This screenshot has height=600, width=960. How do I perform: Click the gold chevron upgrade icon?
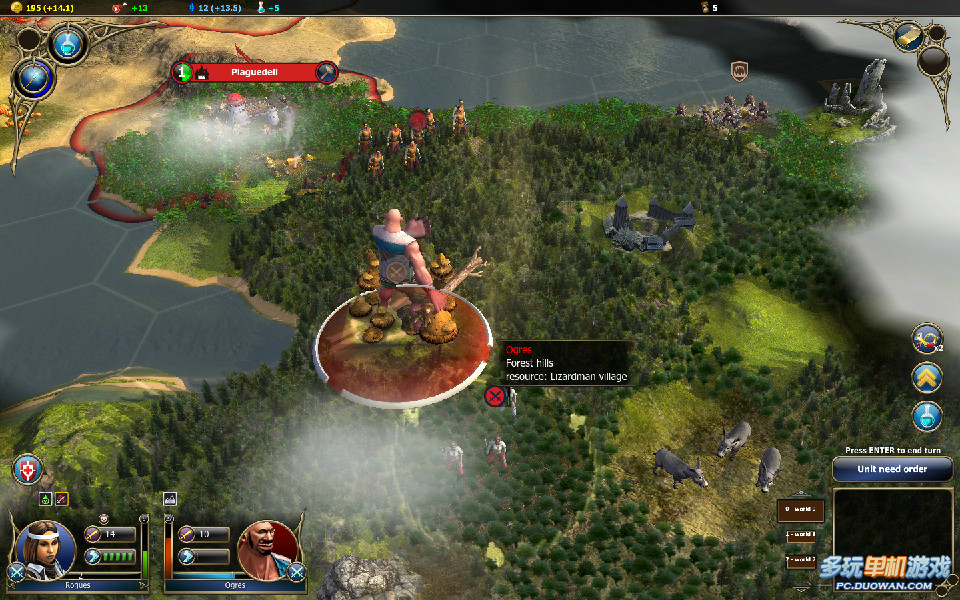(x=927, y=377)
